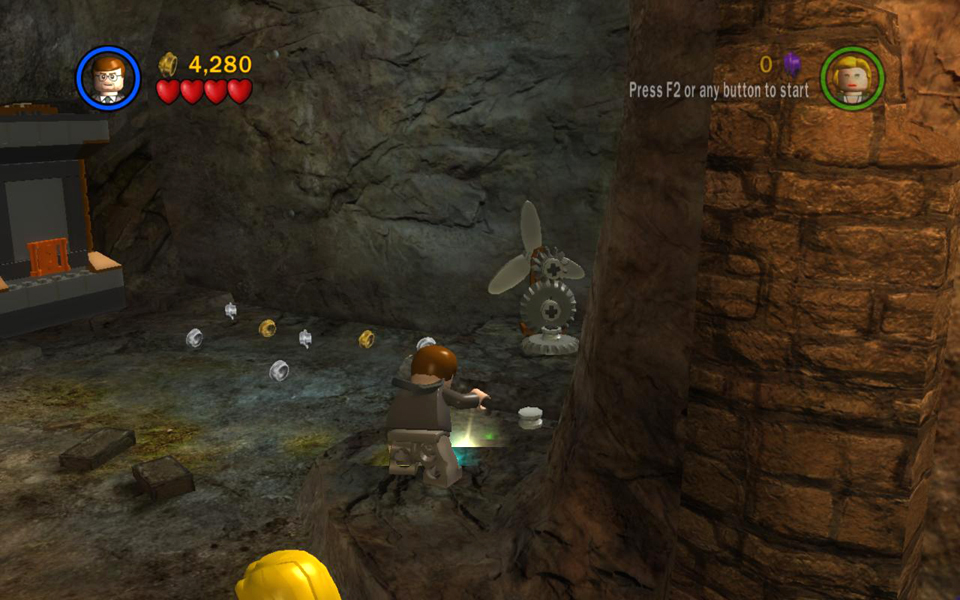Select player two's blonde character portrait
Screen dimensions: 960x600
[852, 78]
